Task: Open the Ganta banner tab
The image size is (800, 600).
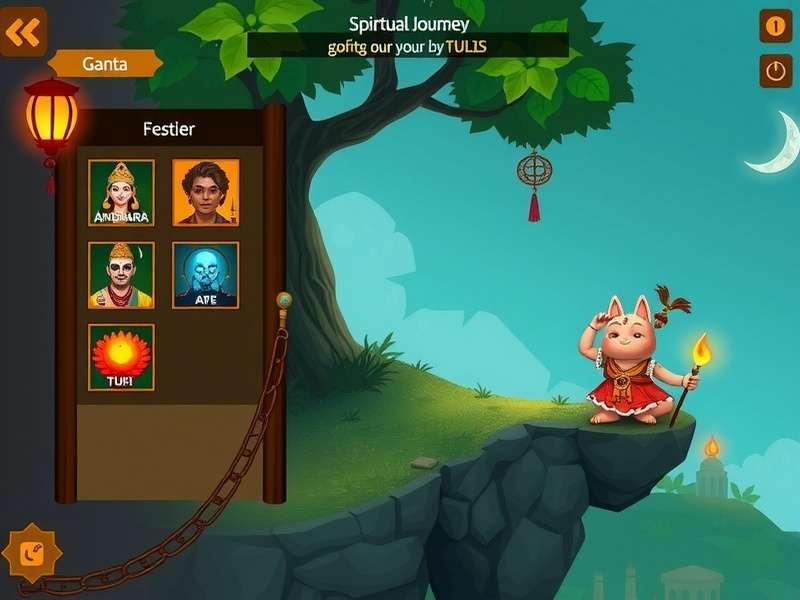Action: pos(105,64)
